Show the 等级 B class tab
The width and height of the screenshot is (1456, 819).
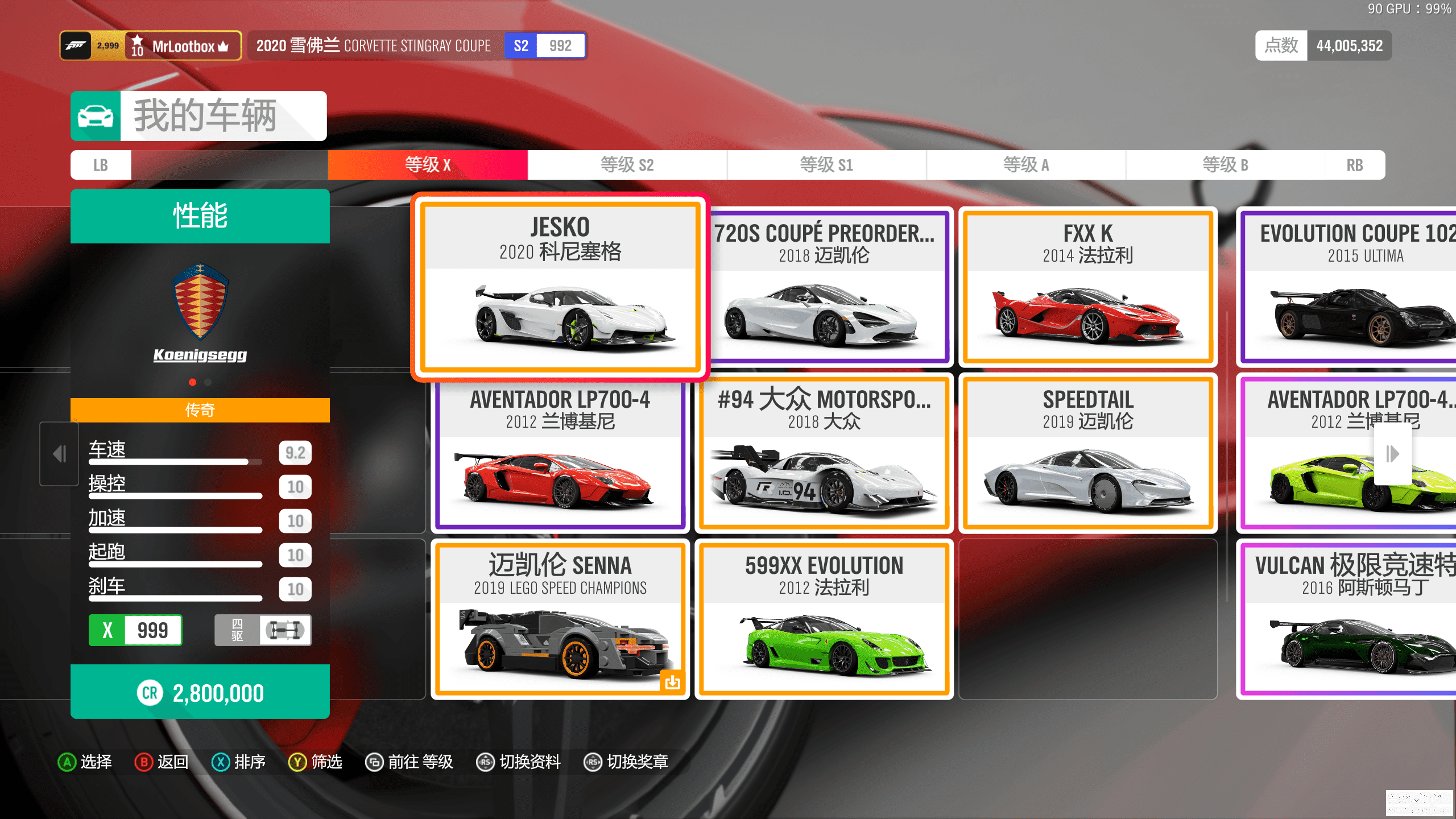pyautogui.click(x=1225, y=165)
